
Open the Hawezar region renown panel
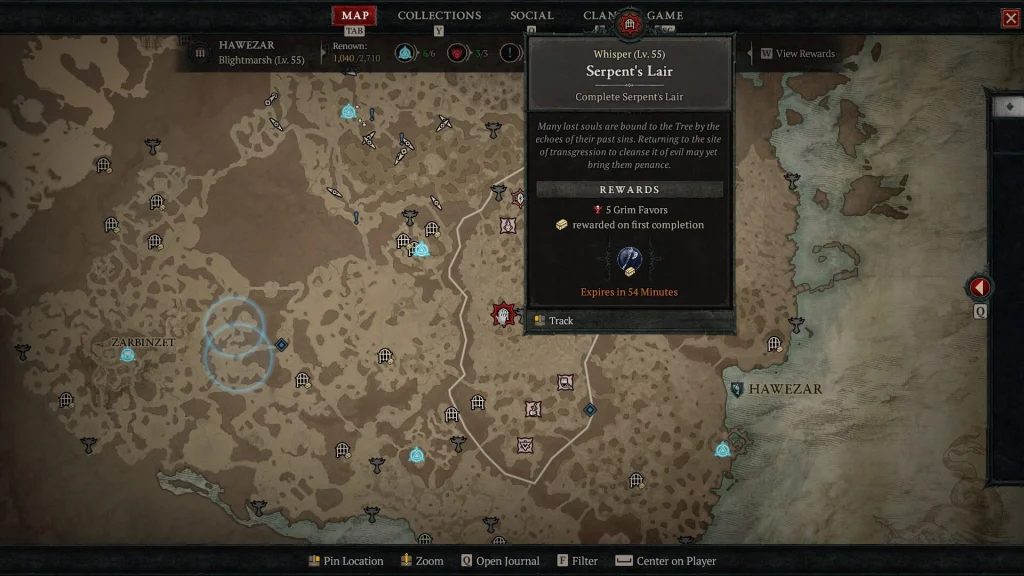tap(247, 52)
